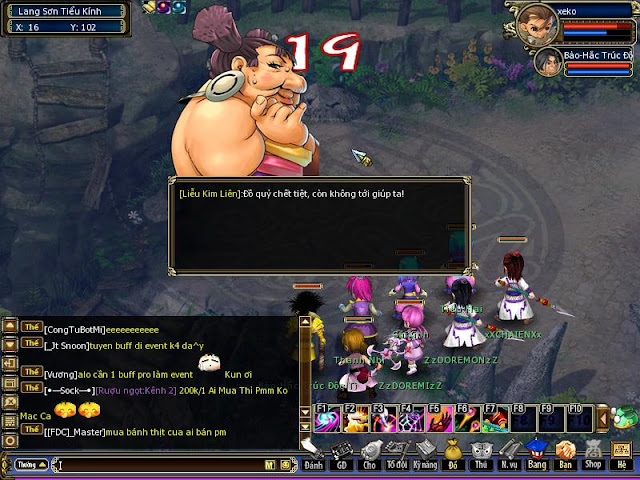This screenshot has height=480, width=640.
Task: Activate the F1 swirling blue skill
Action: coord(326,418)
